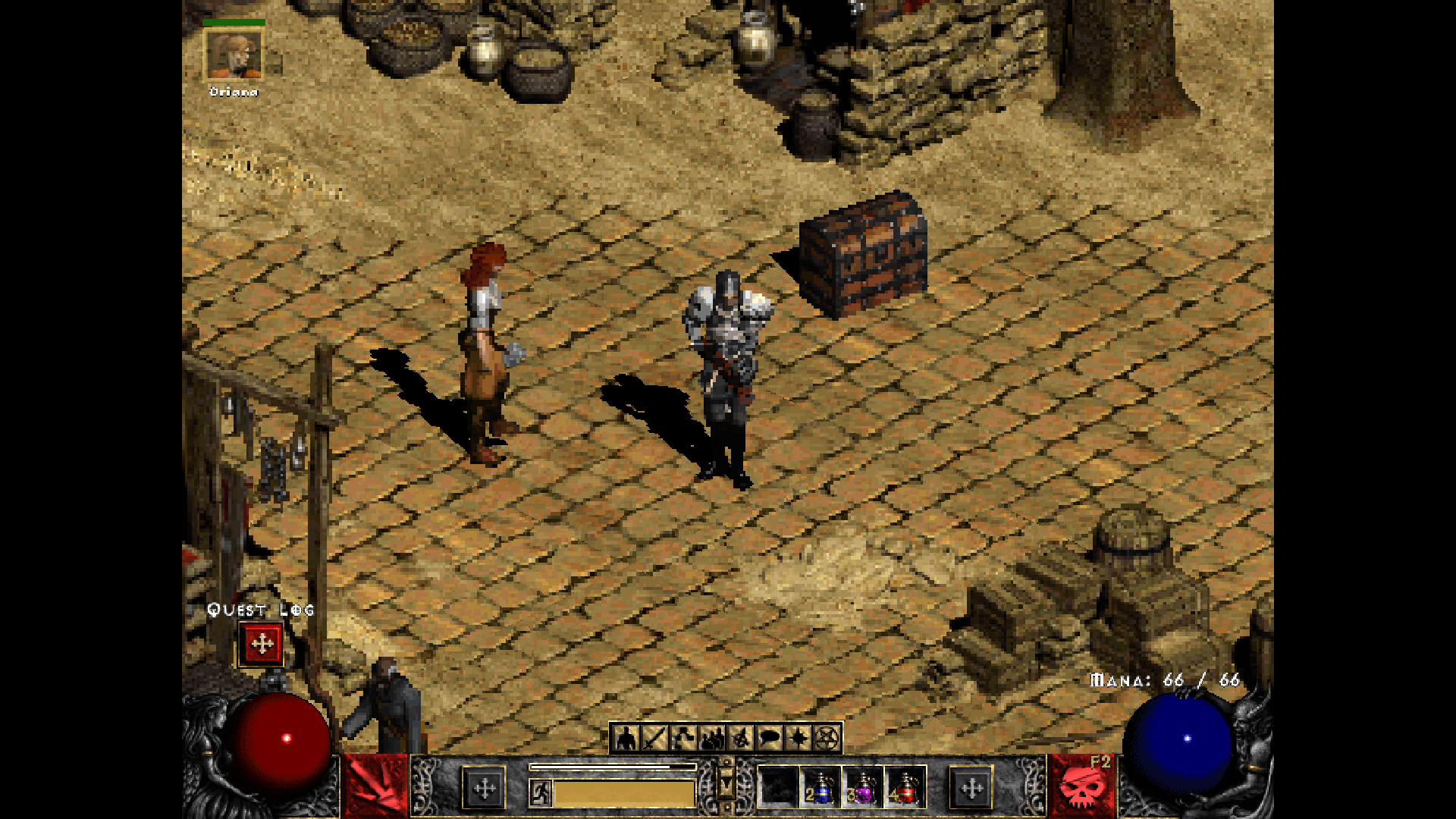Open the character stats panel icon
This screenshot has width=1456, height=819.
tap(625, 737)
